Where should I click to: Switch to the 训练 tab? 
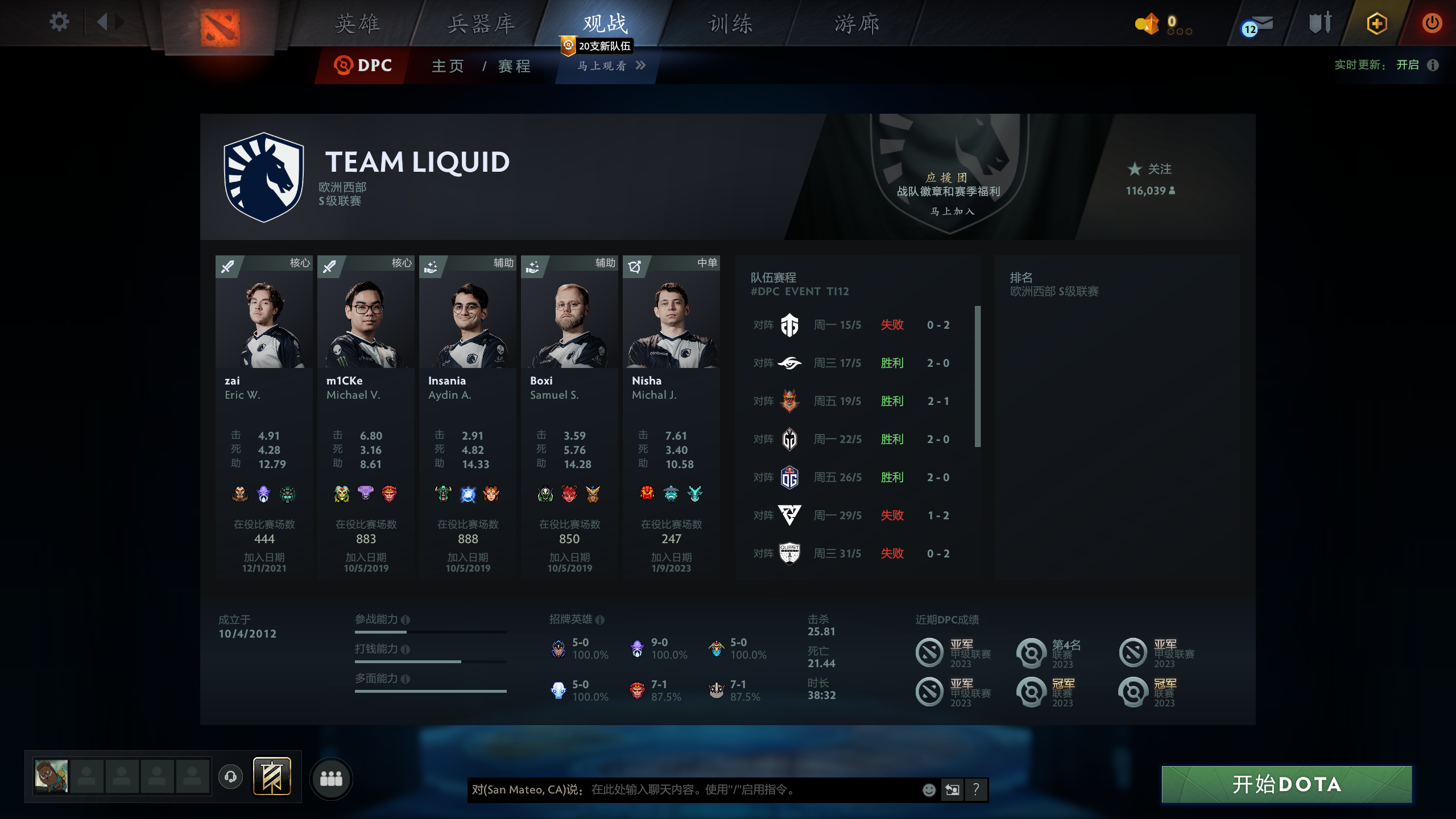(x=730, y=24)
